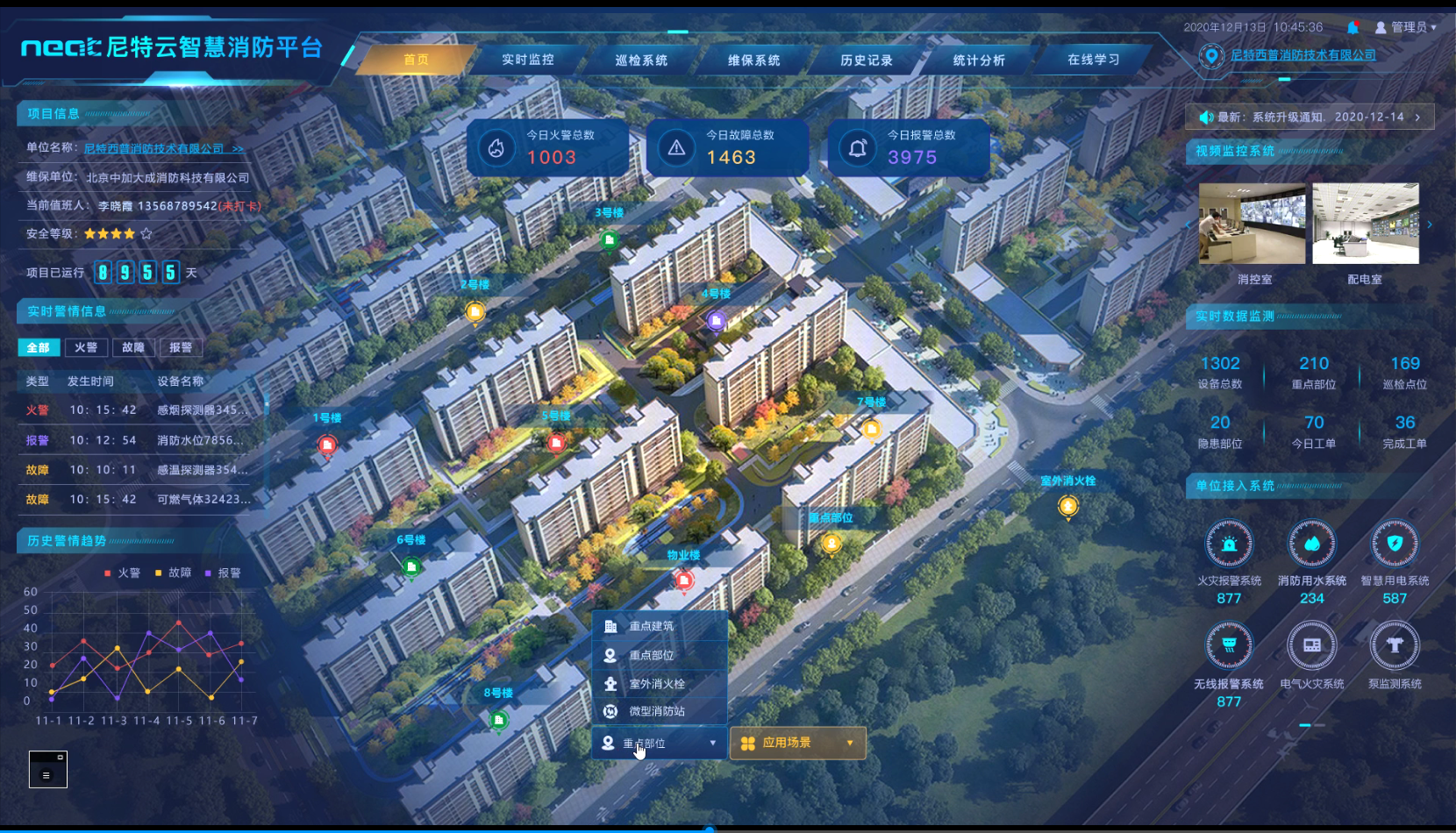This screenshot has height=833, width=1456.
Task: Select the 首页 home tab
Action: pyautogui.click(x=416, y=60)
